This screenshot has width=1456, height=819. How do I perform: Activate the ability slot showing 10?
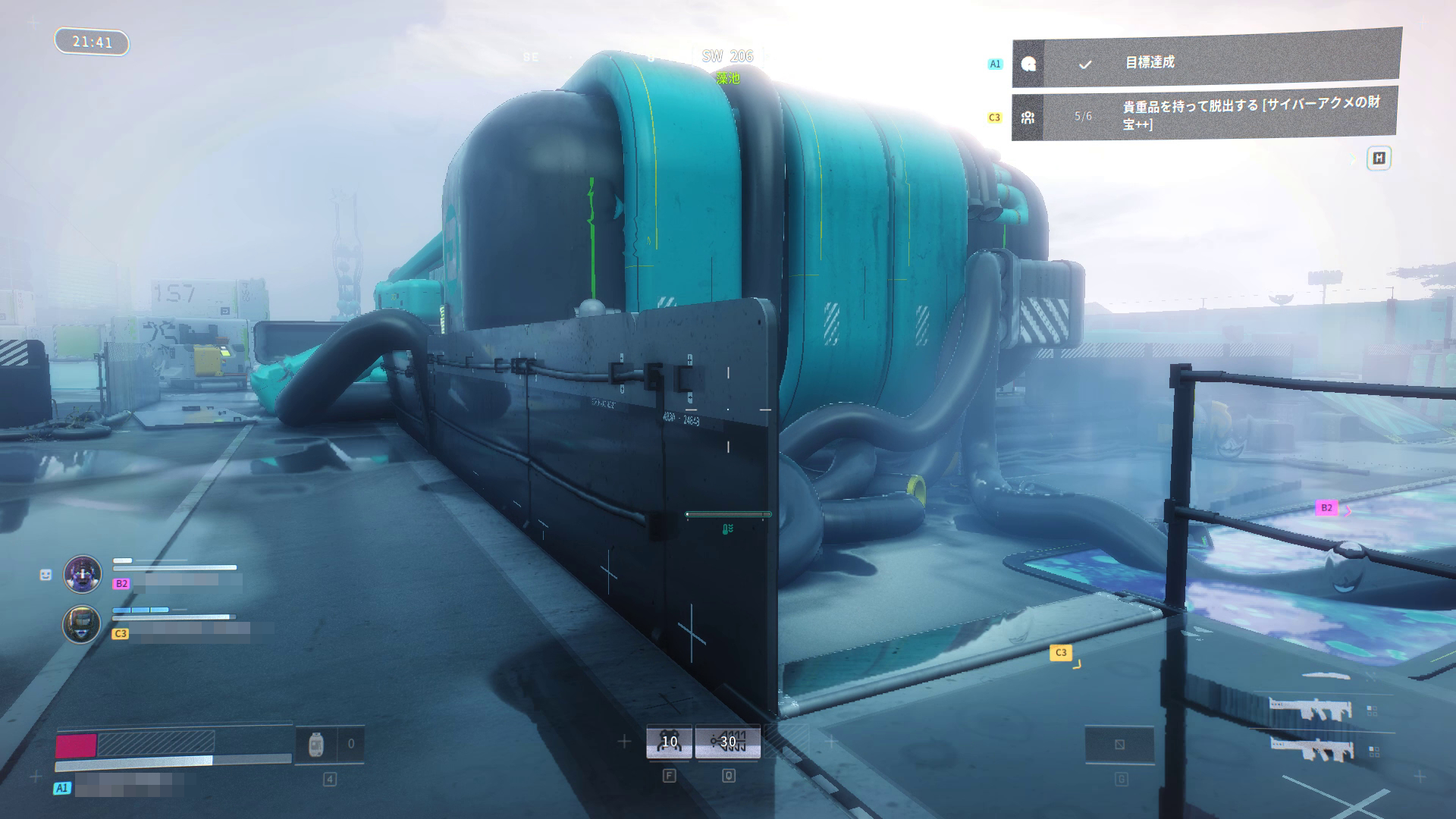coord(669,742)
